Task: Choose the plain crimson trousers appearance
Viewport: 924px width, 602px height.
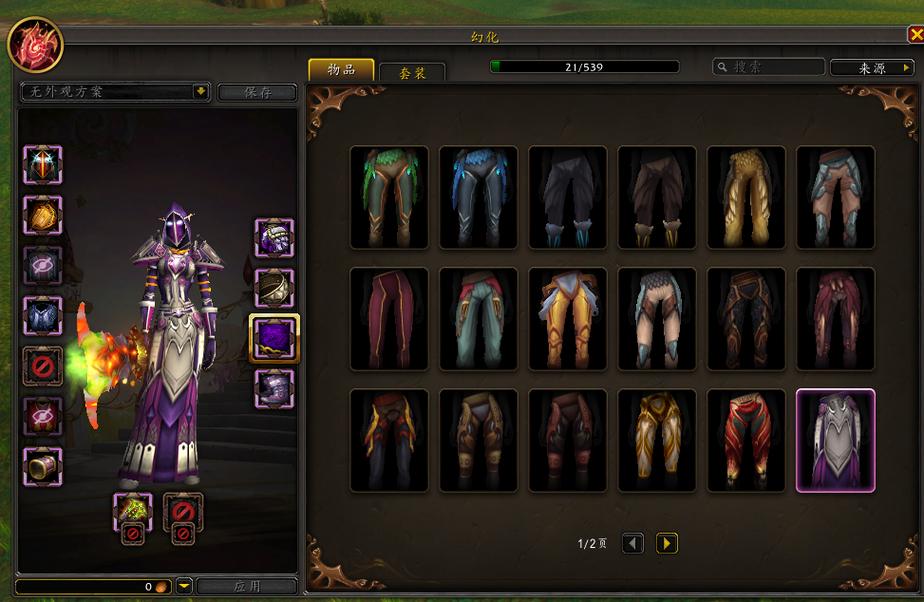Action: 389,318
